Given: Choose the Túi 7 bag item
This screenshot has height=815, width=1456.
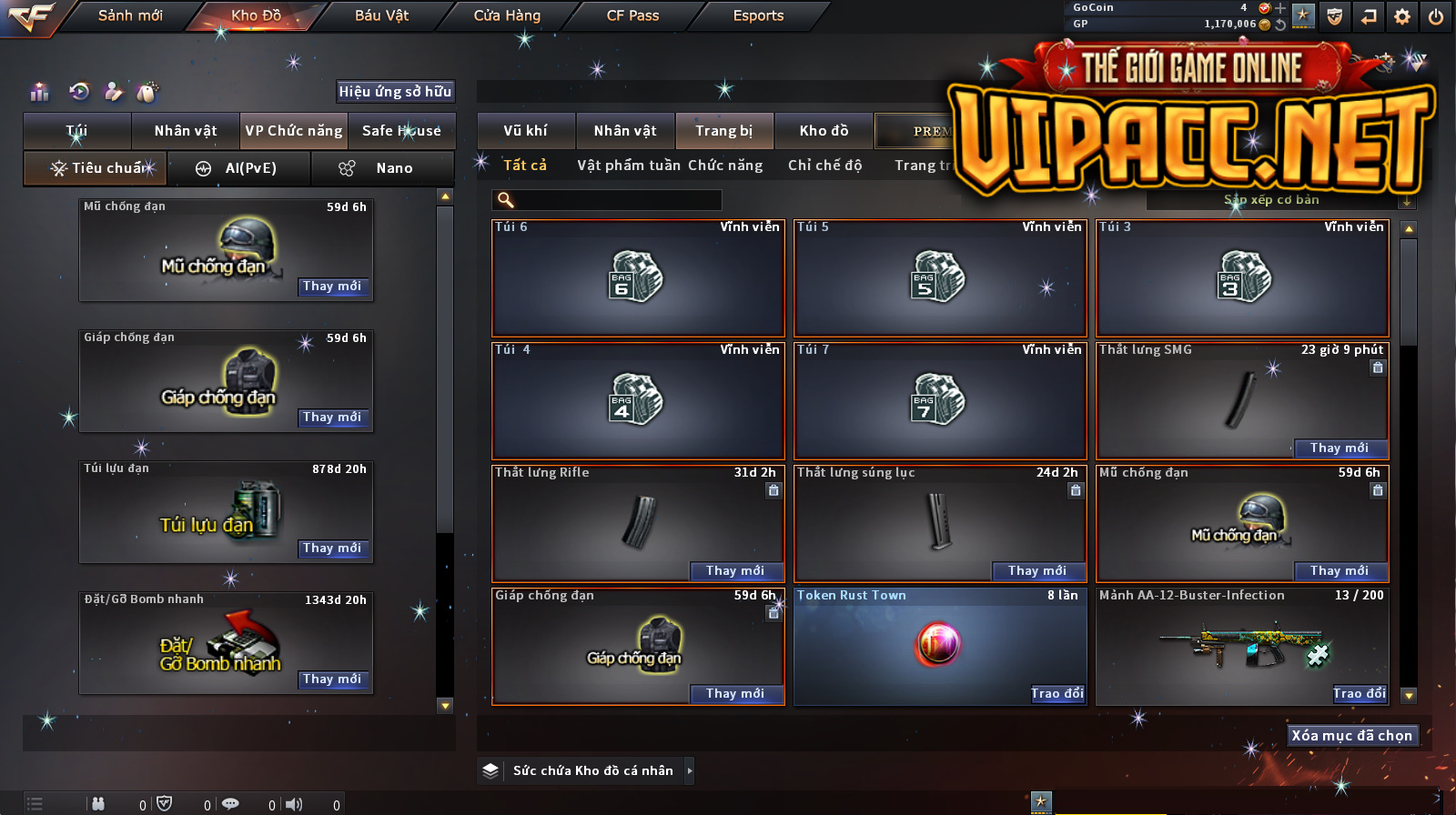Looking at the screenshot, I should tap(940, 401).
